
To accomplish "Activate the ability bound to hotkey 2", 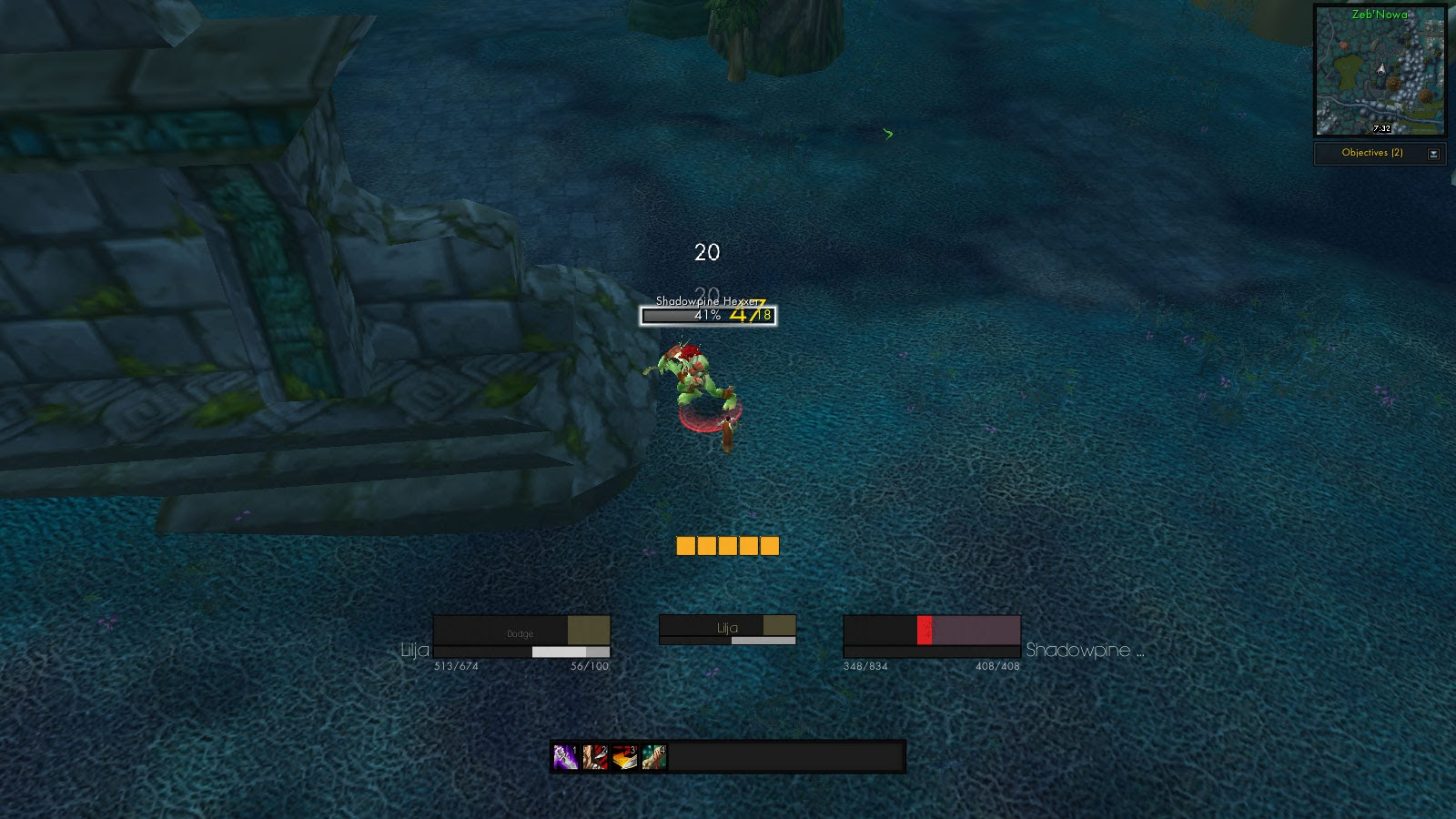I will coord(595,758).
